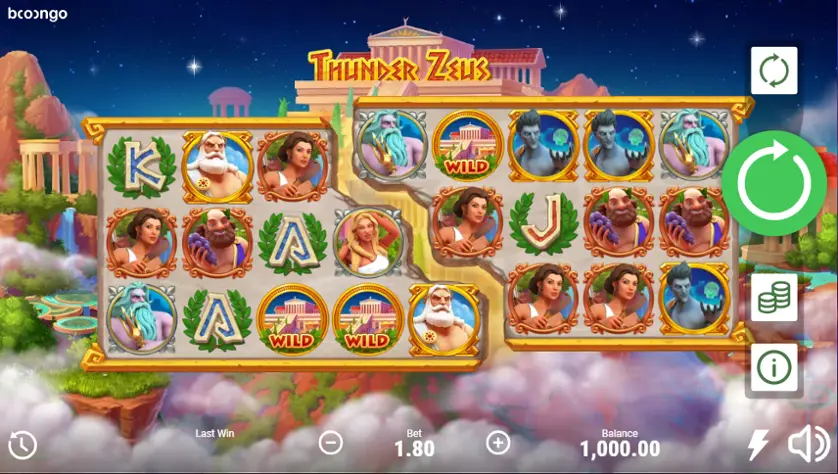Increase the bet with the plus button
Screen dimensions: 838x474
(498, 442)
